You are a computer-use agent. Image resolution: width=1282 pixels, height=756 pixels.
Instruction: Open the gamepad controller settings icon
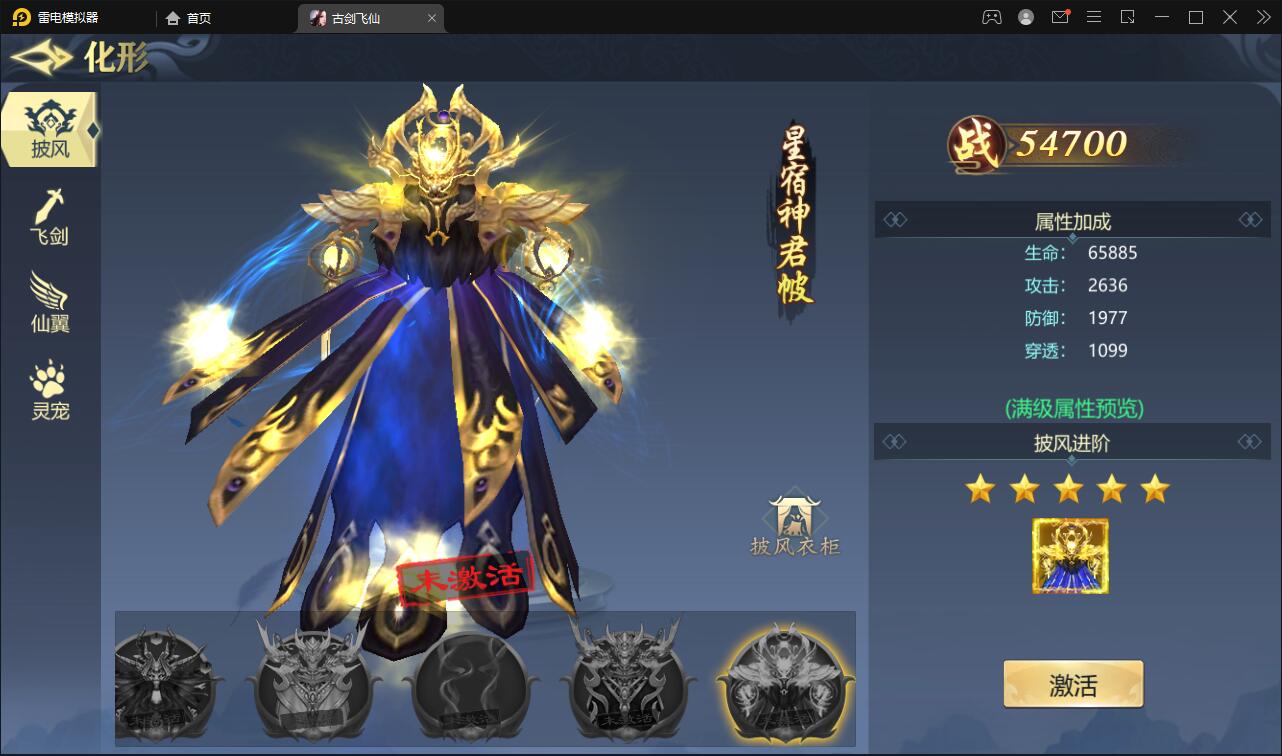tap(990, 17)
